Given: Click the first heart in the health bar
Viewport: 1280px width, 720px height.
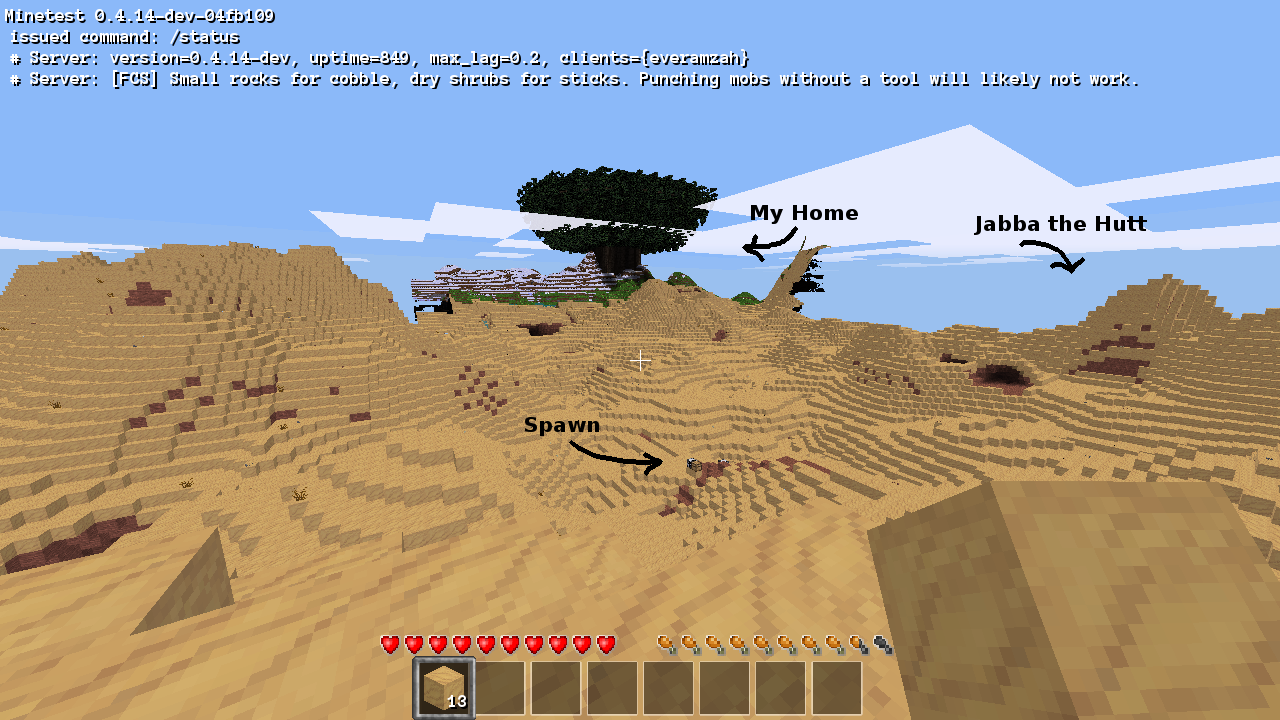Looking at the screenshot, I should tap(389, 644).
